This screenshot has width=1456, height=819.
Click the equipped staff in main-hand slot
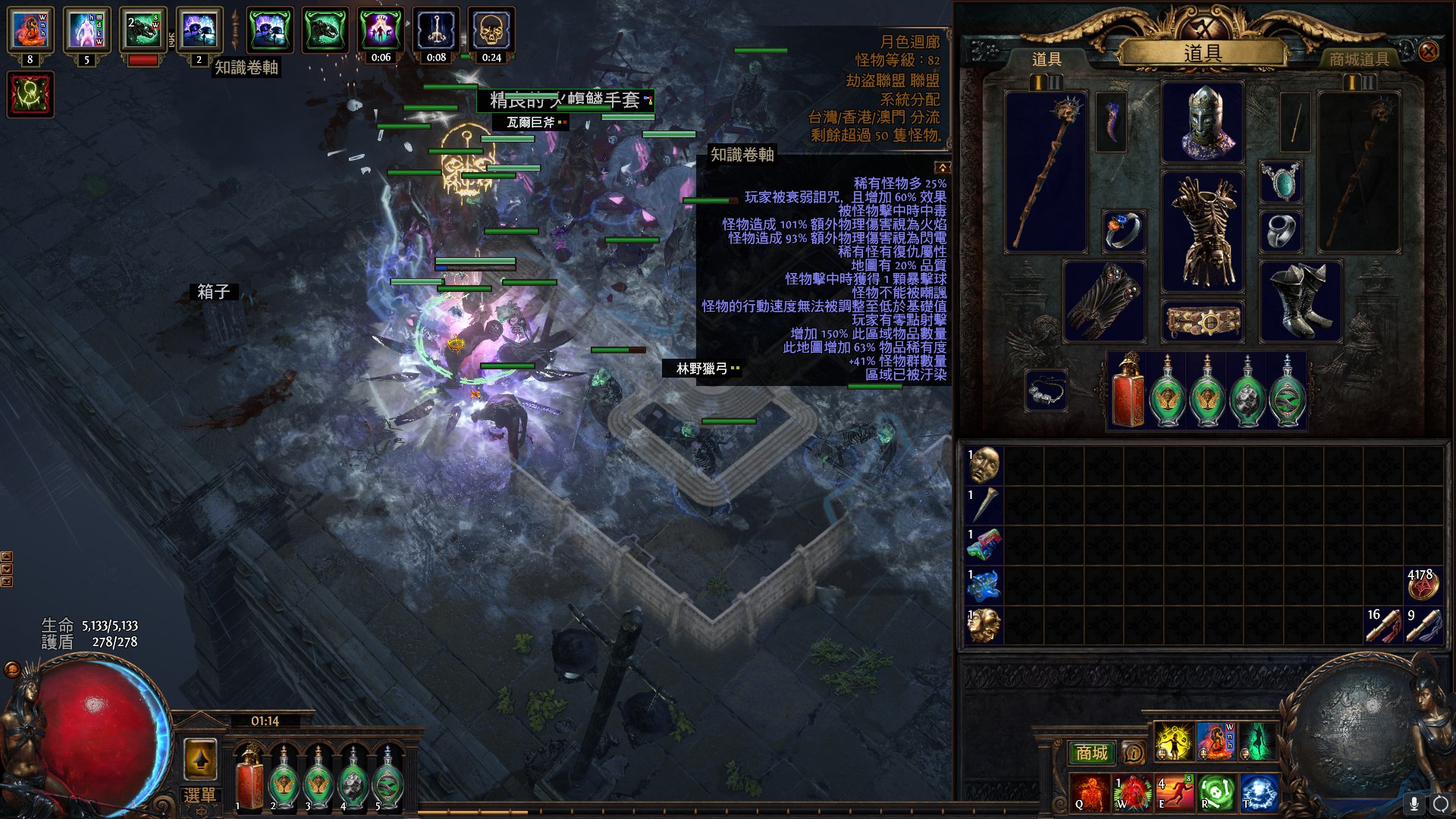(1046, 171)
